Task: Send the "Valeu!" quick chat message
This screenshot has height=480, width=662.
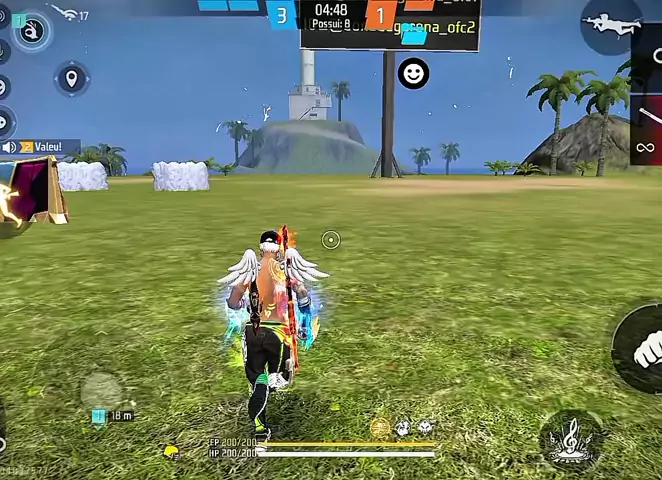Action: tap(45, 147)
